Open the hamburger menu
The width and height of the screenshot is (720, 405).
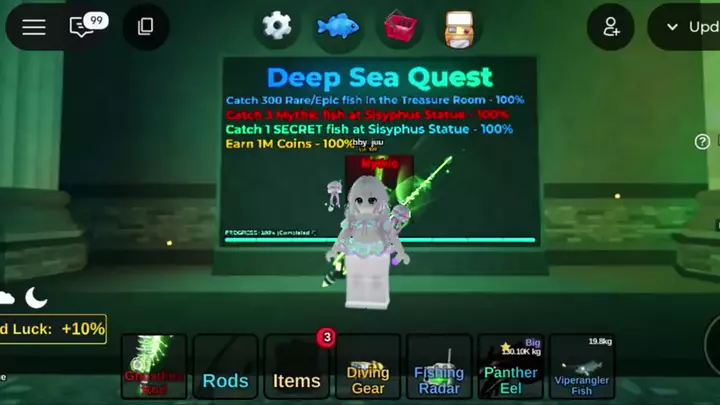click(x=34, y=27)
